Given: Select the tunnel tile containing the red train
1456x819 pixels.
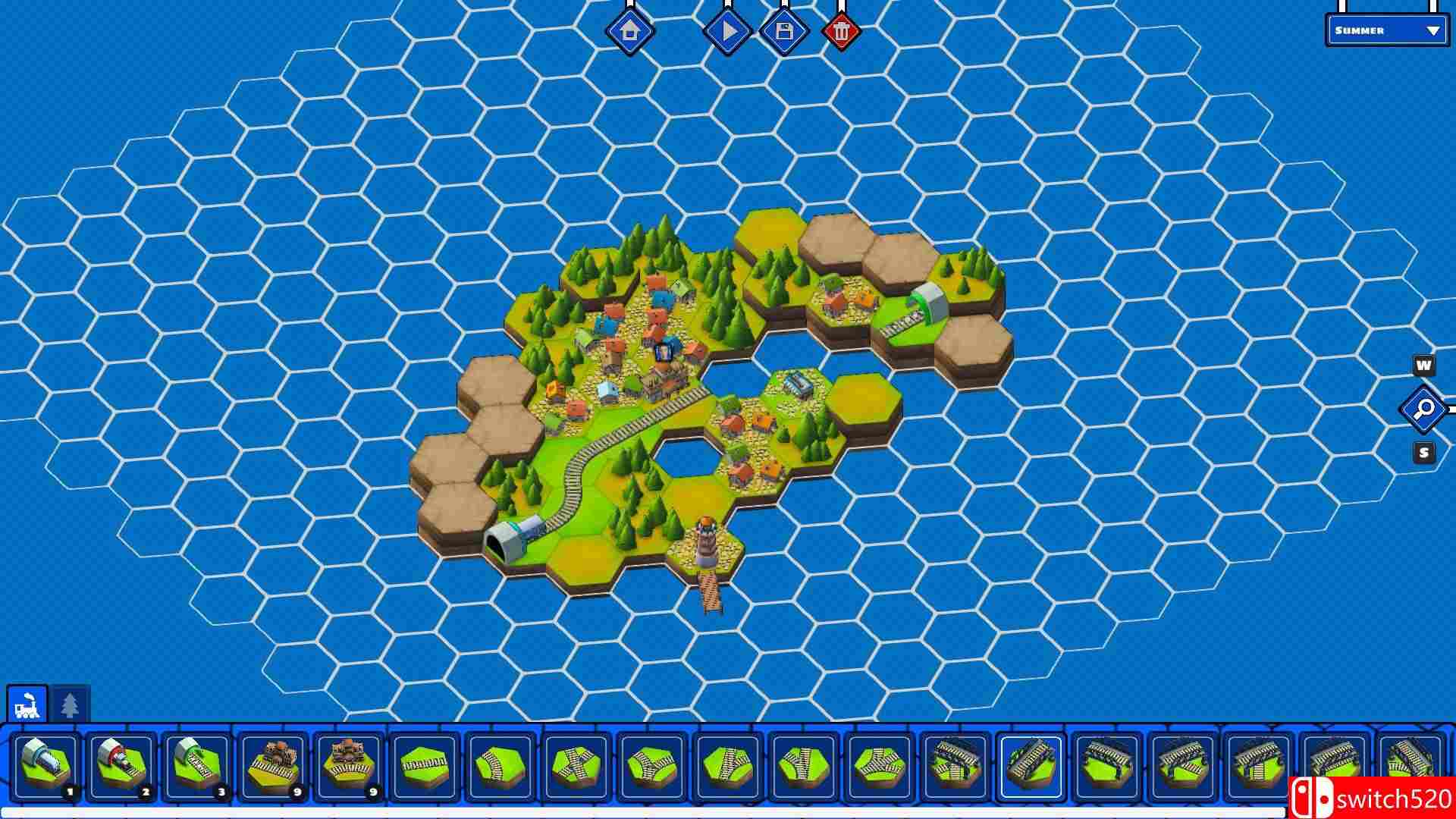Looking at the screenshot, I should [x=121, y=762].
